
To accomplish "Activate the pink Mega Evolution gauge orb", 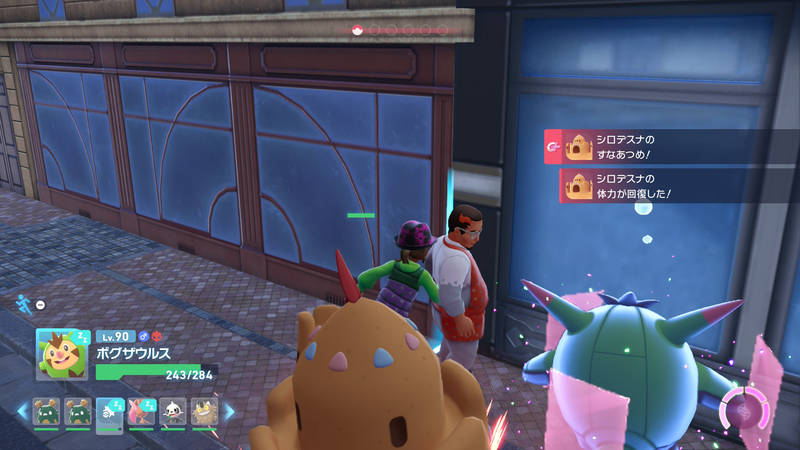I will (744, 412).
